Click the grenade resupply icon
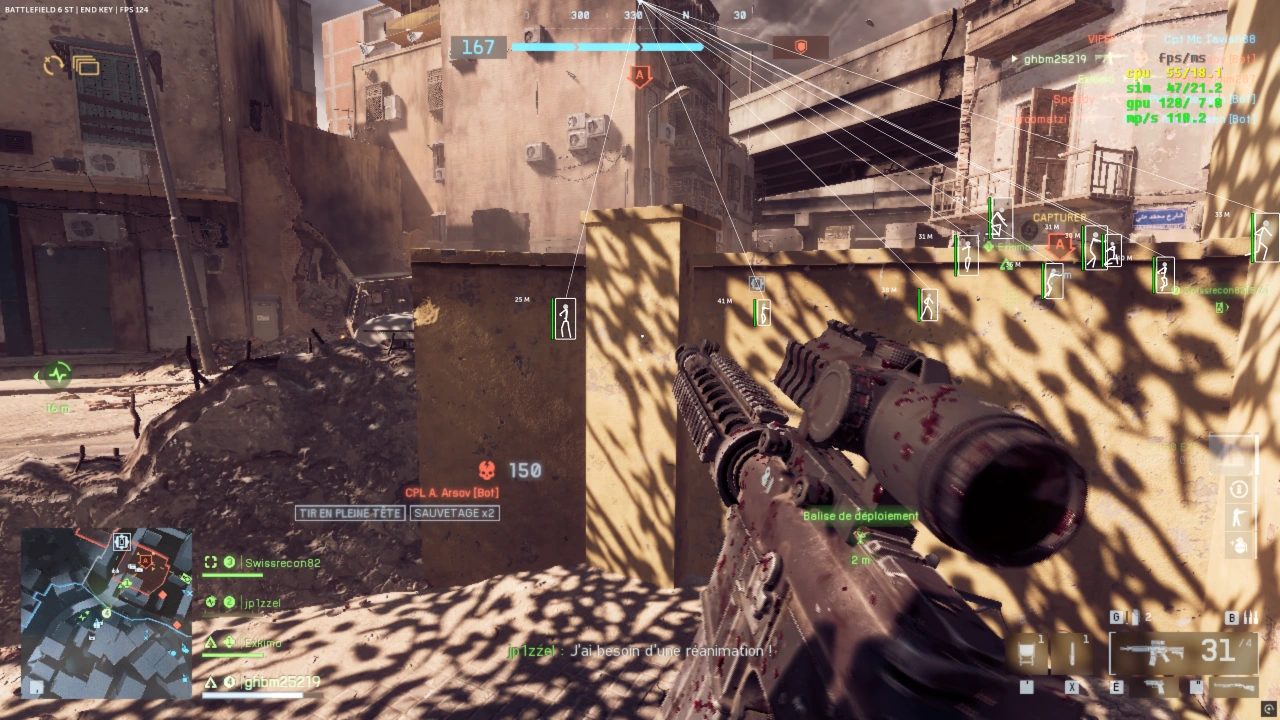1280x720 pixels. pyautogui.click(x=1239, y=545)
